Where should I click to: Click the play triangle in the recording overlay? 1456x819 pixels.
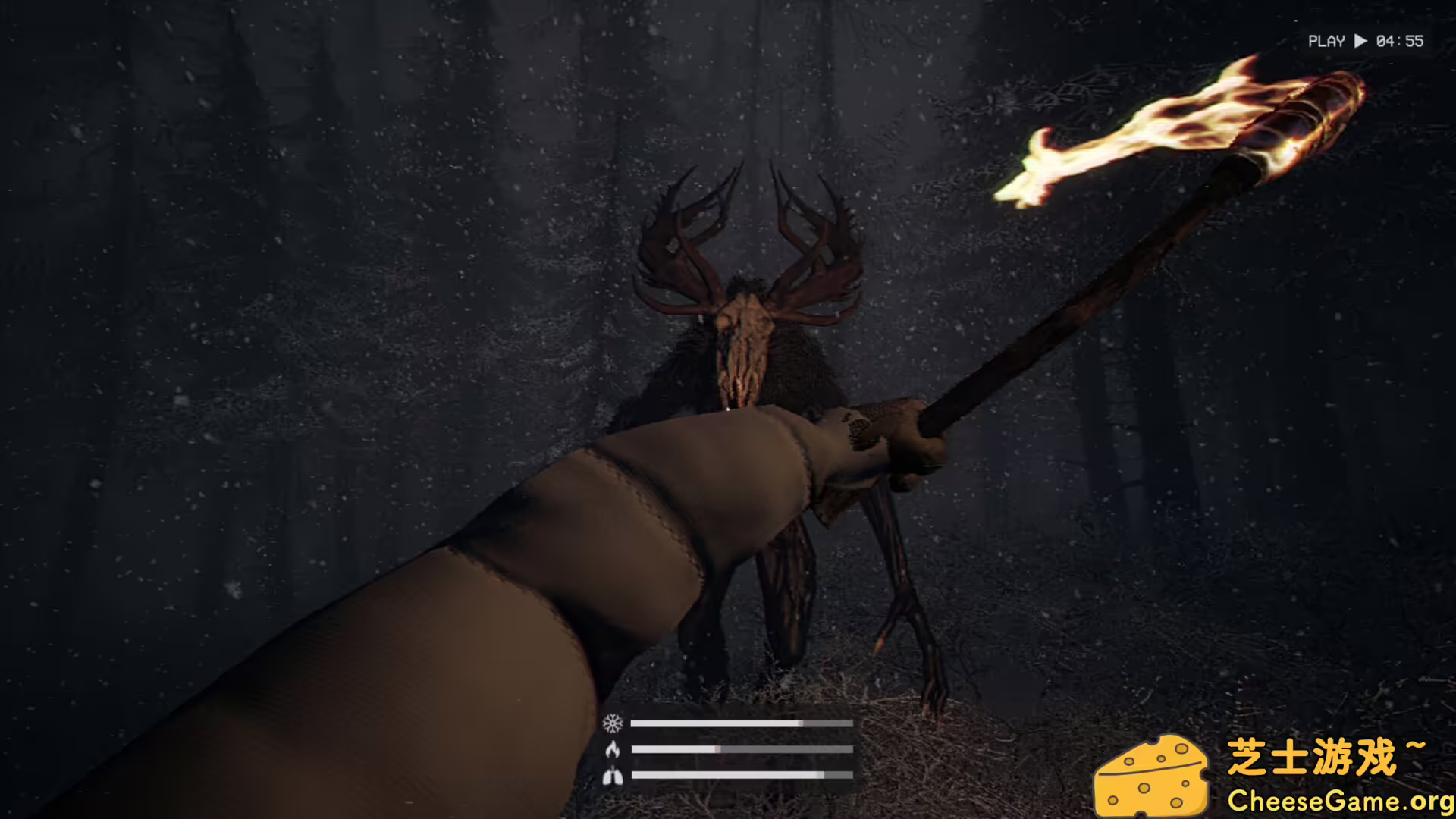1361,42
